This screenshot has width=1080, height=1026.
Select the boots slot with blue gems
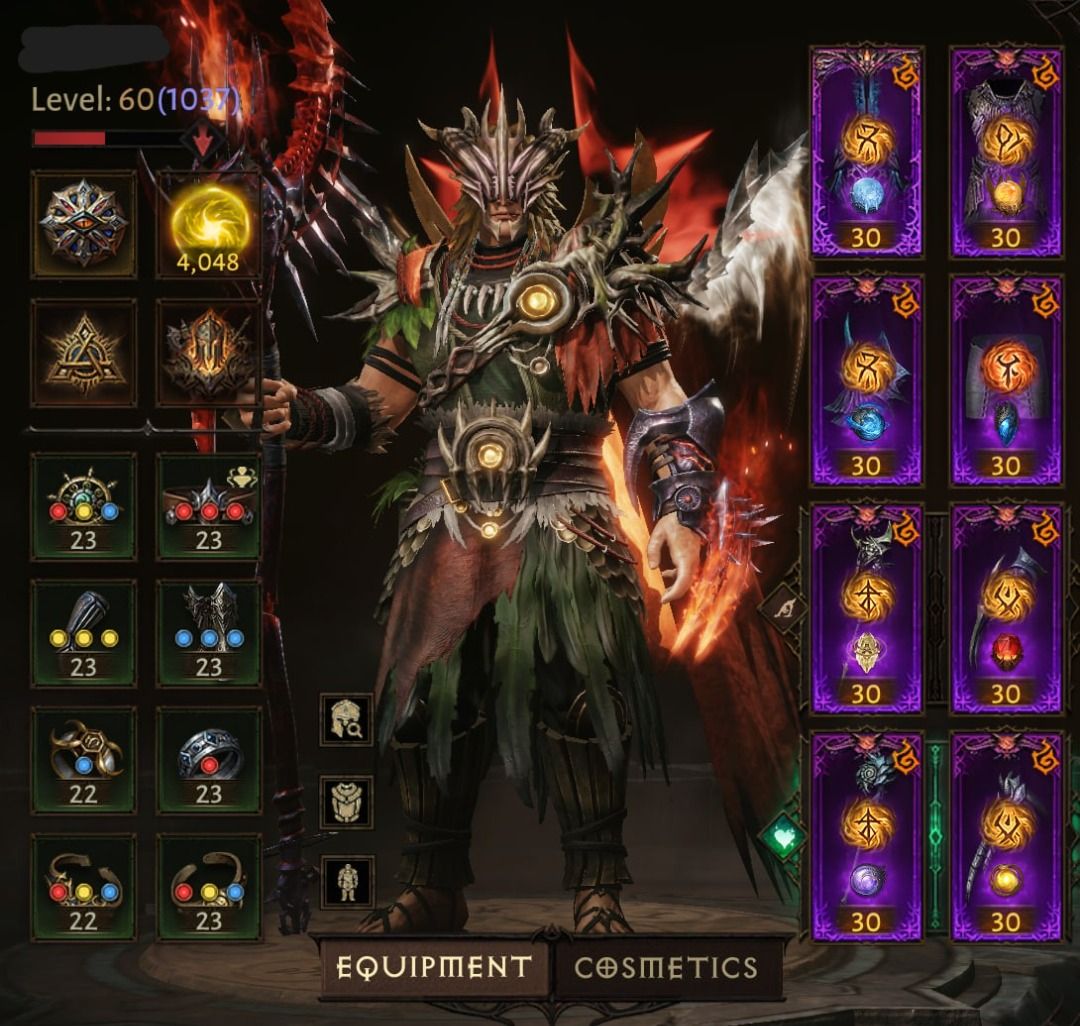click(x=209, y=633)
